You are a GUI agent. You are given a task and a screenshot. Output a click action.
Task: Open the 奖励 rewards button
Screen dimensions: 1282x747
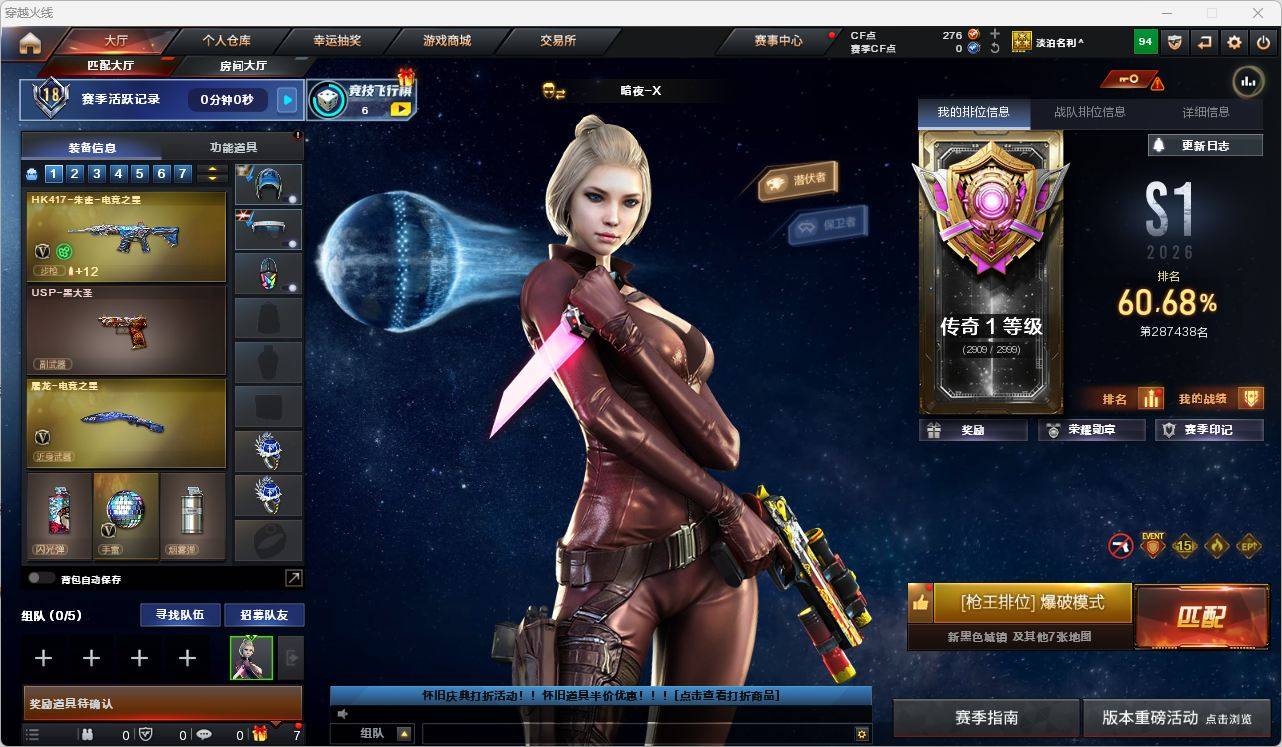pos(973,430)
